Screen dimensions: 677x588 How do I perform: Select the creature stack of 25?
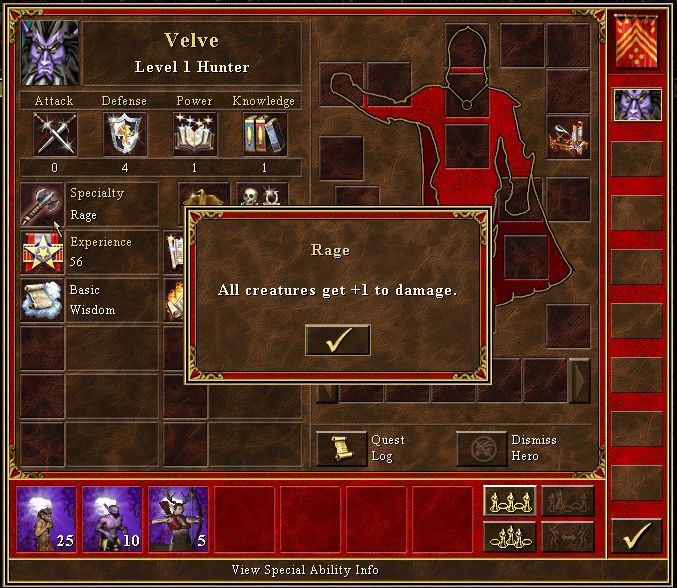tap(47, 519)
